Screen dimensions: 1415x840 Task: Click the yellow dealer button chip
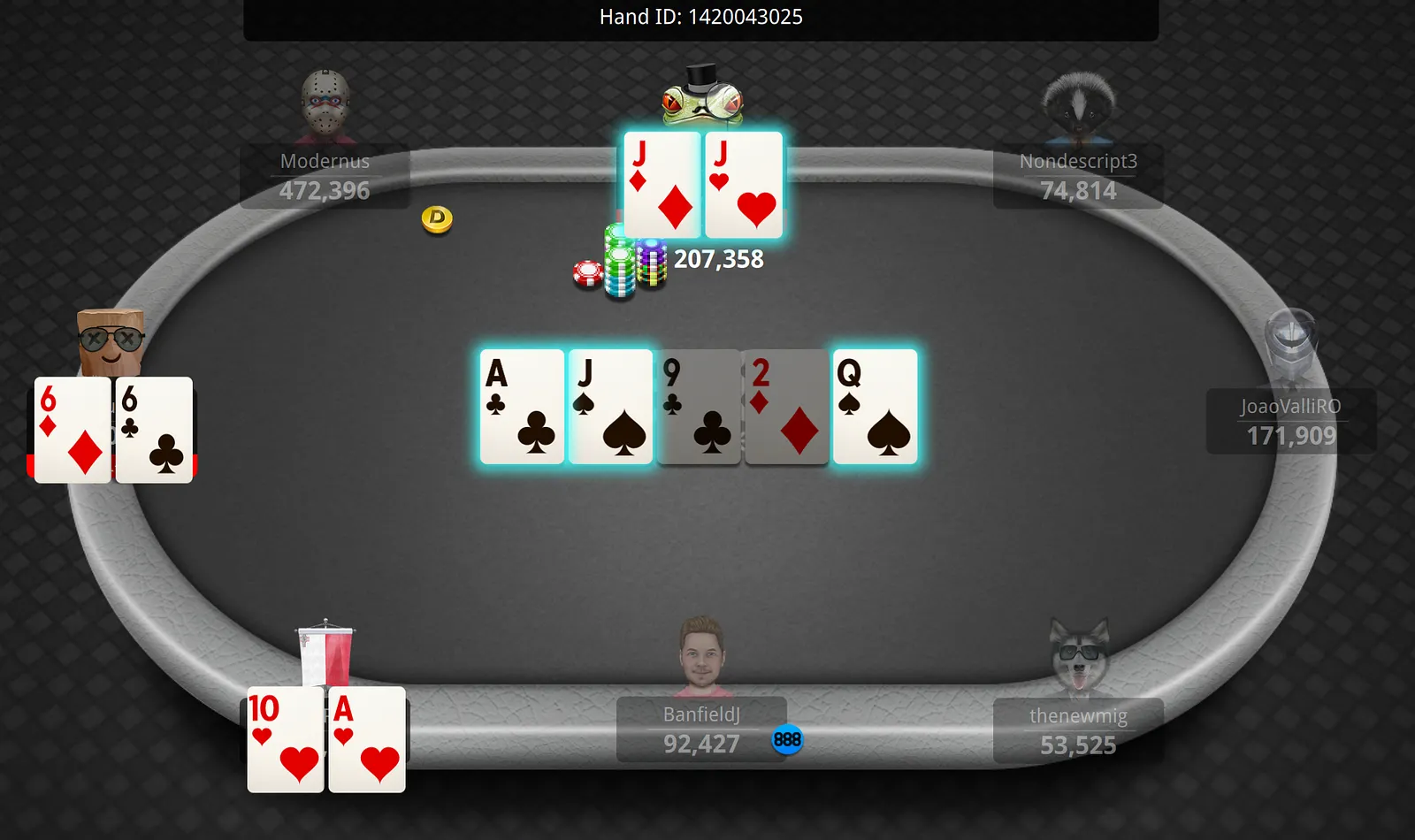click(x=437, y=218)
